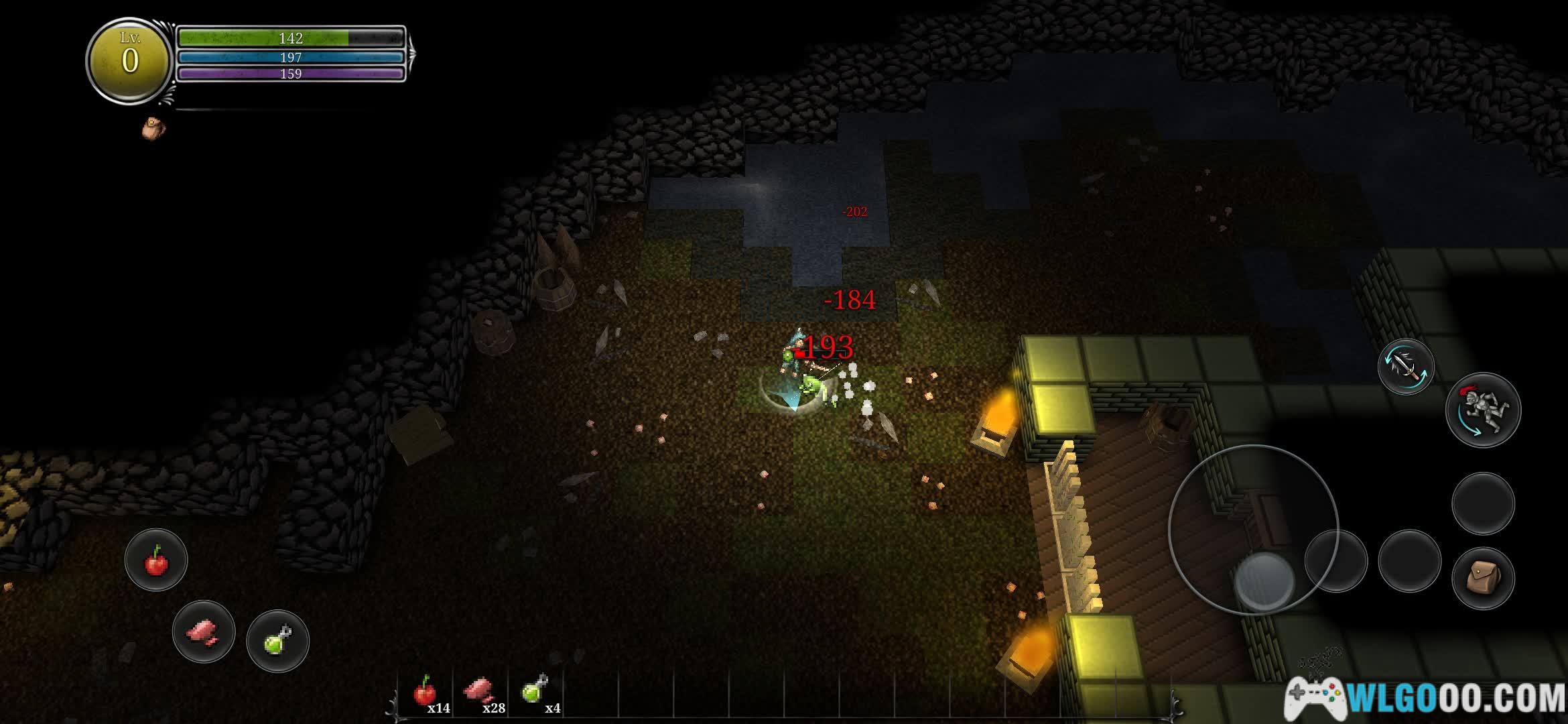Choose the green potion hotbar slot x4
The width and height of the screenshot is (1568, 724).
pyautogui.click(x=536, y=694)
